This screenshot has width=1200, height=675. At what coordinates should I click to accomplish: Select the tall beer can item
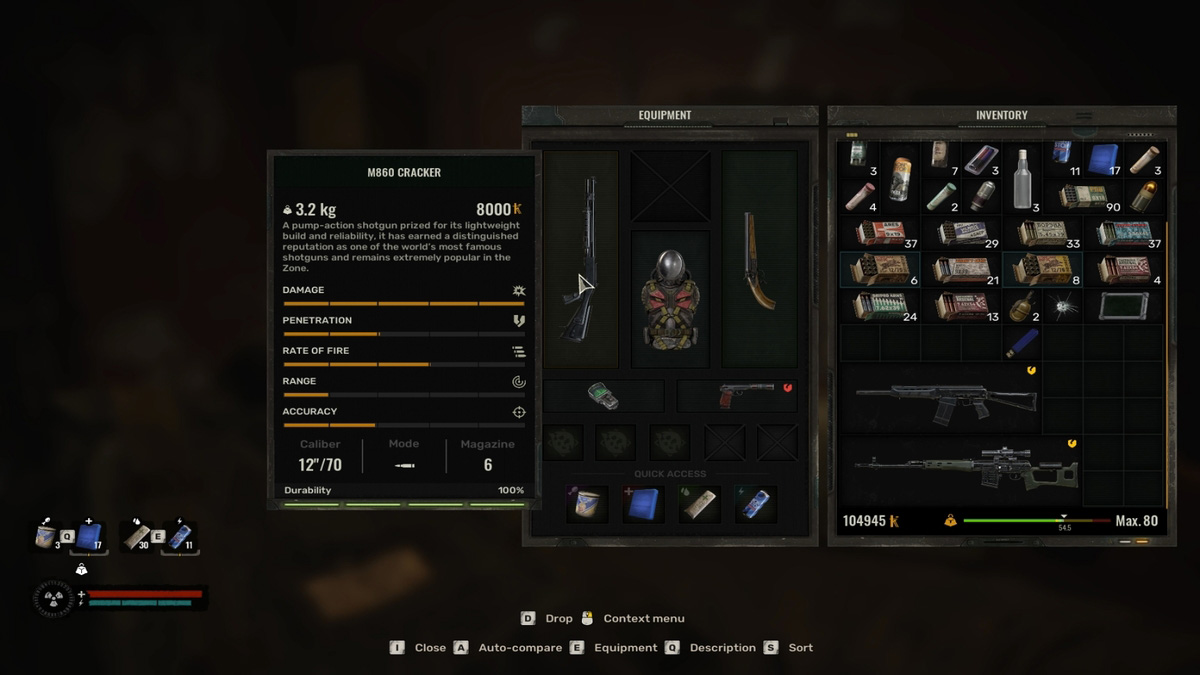click(x=901, y=178)
